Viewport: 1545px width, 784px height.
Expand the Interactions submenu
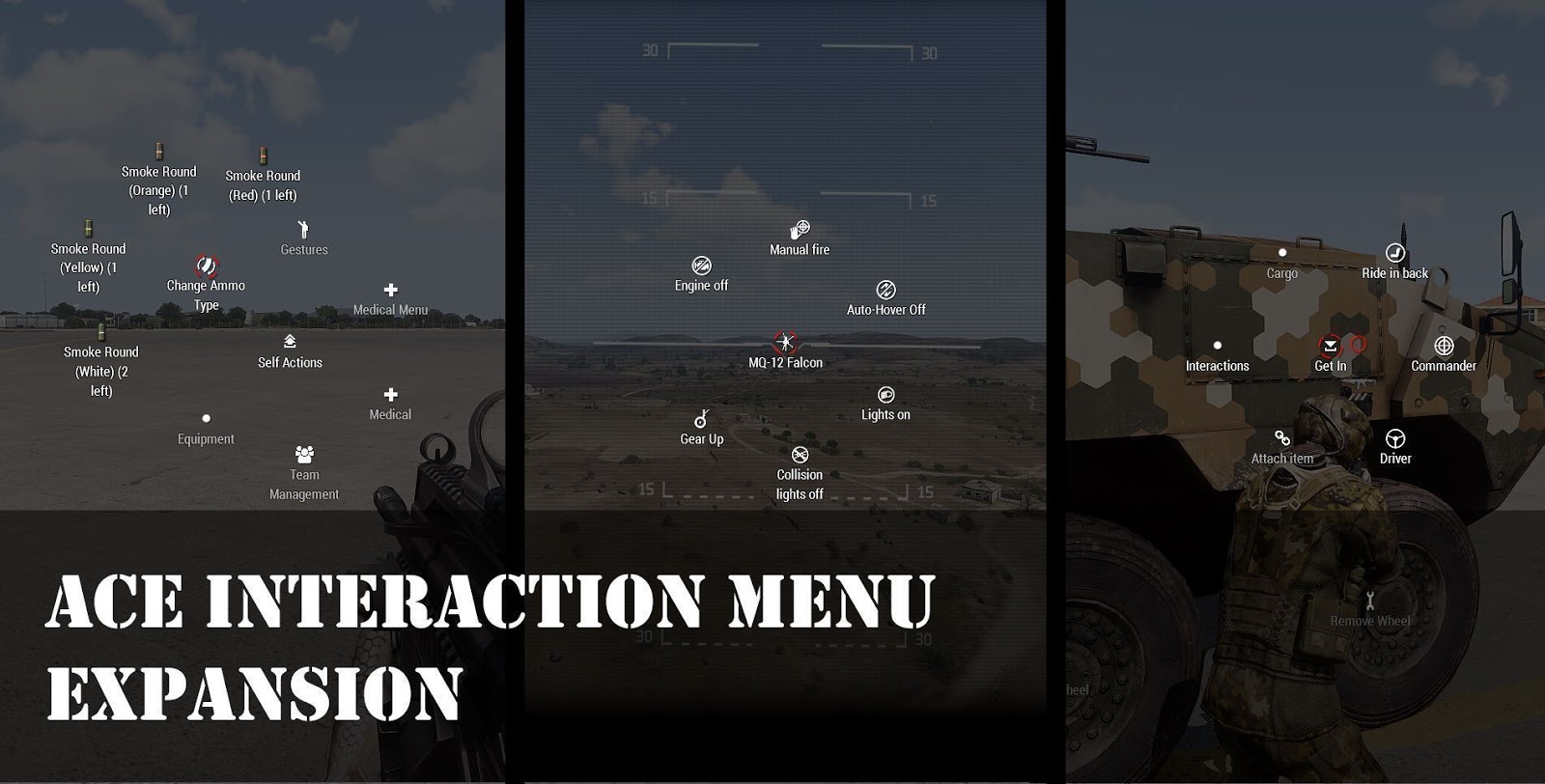pos(1219,345)
